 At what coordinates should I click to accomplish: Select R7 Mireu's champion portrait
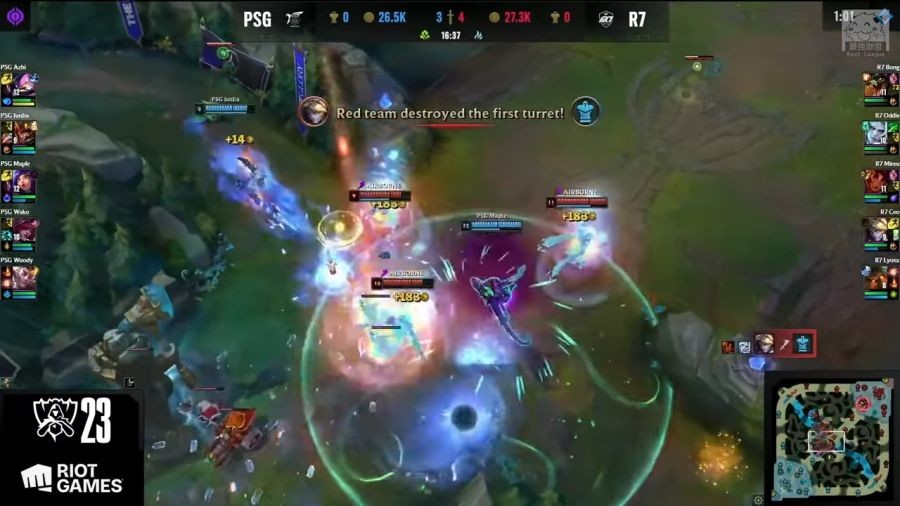876,182
